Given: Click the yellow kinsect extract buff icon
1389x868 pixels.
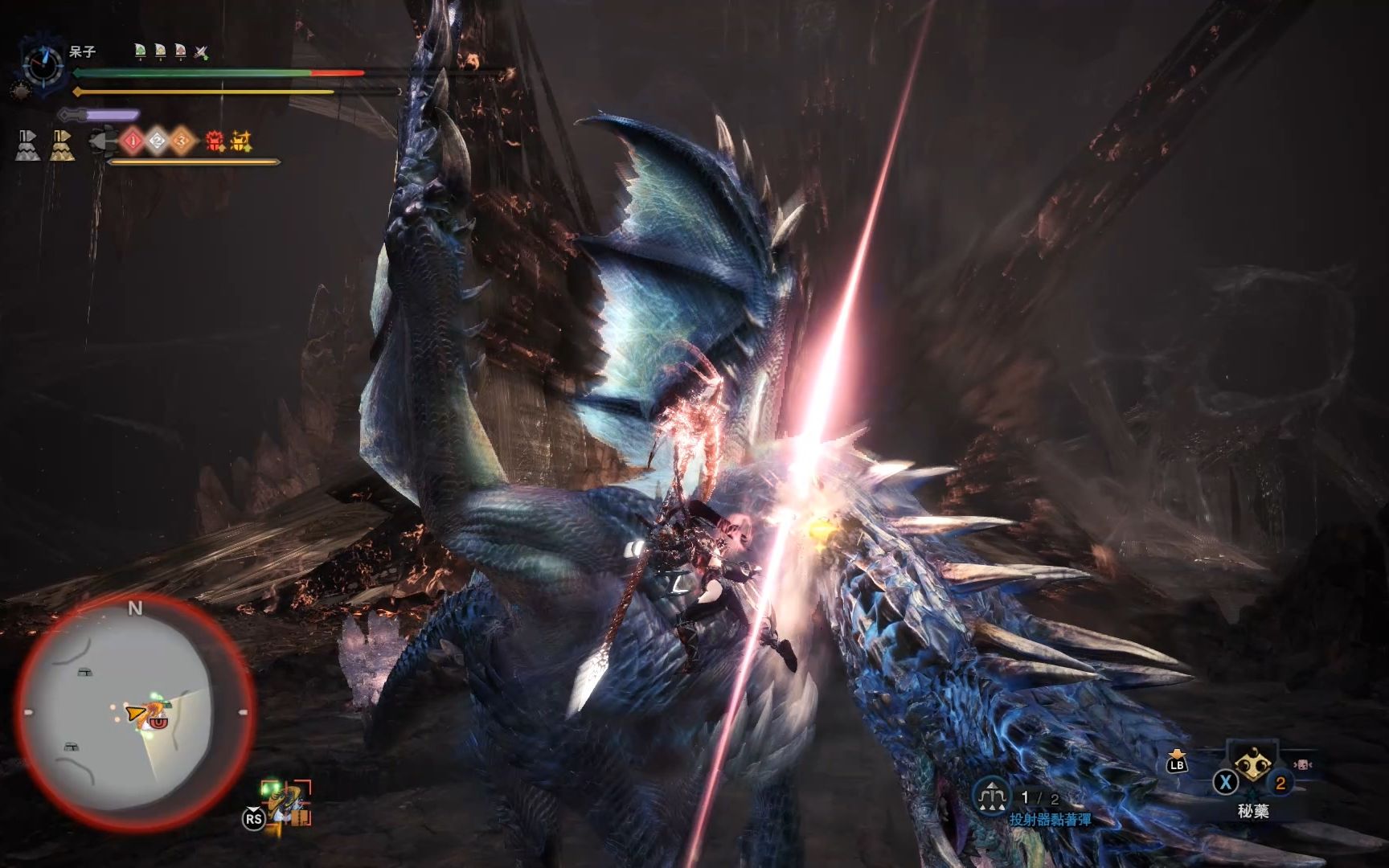Looking at the screenshot, I should point(240,142).
